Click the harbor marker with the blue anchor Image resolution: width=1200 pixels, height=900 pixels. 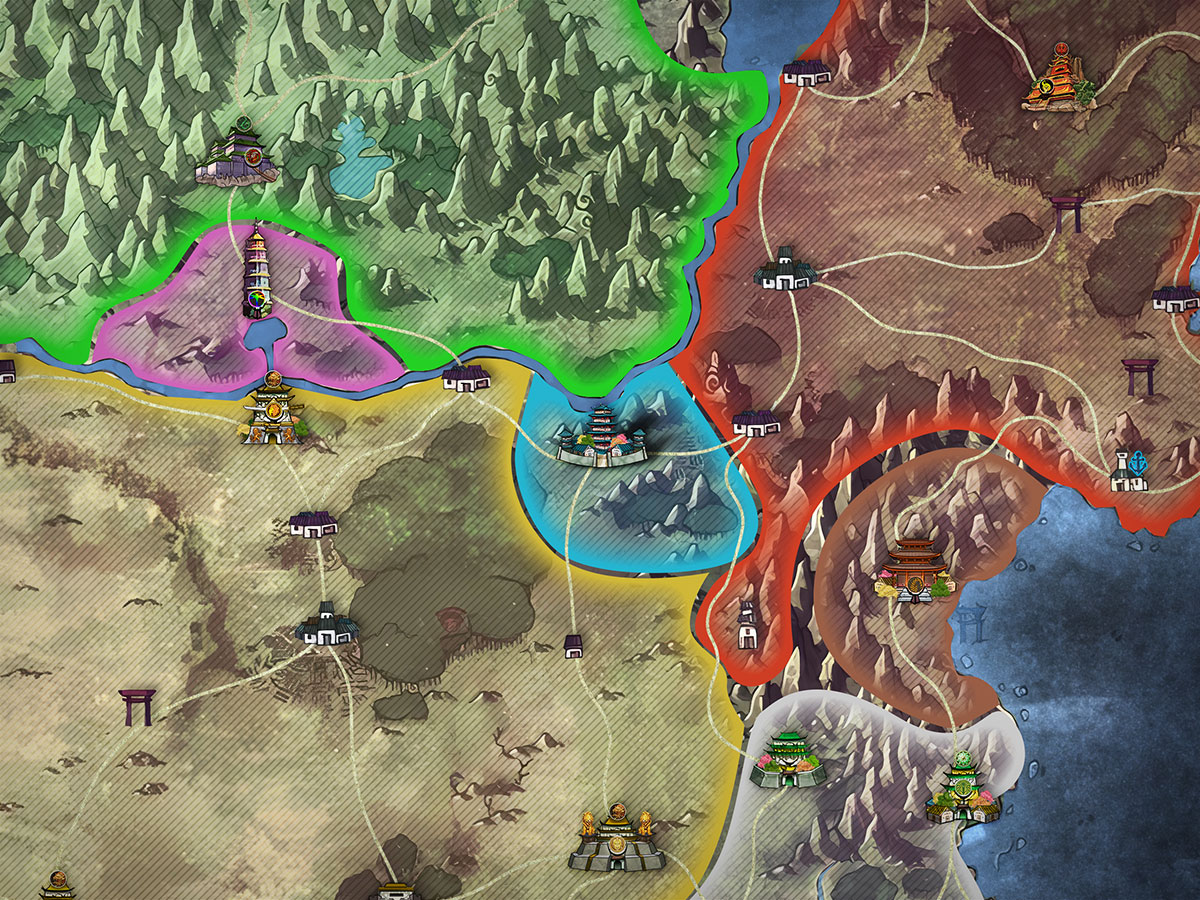(x=1130, y=471)
